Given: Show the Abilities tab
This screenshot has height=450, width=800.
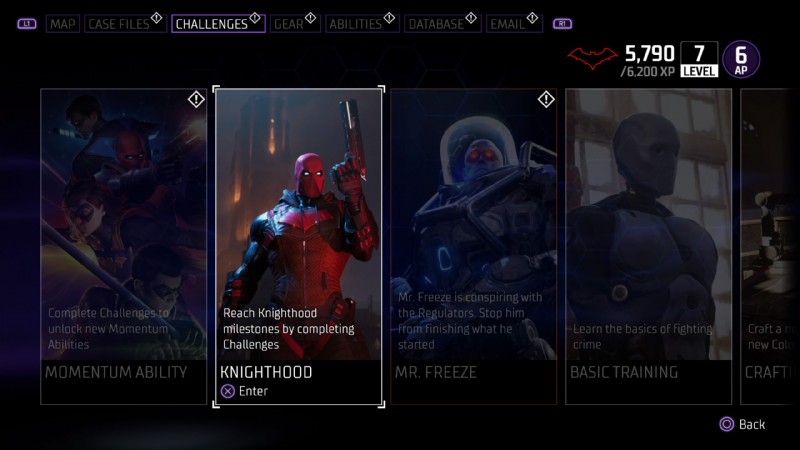Looking at the screenshot, I should [355, 23].
